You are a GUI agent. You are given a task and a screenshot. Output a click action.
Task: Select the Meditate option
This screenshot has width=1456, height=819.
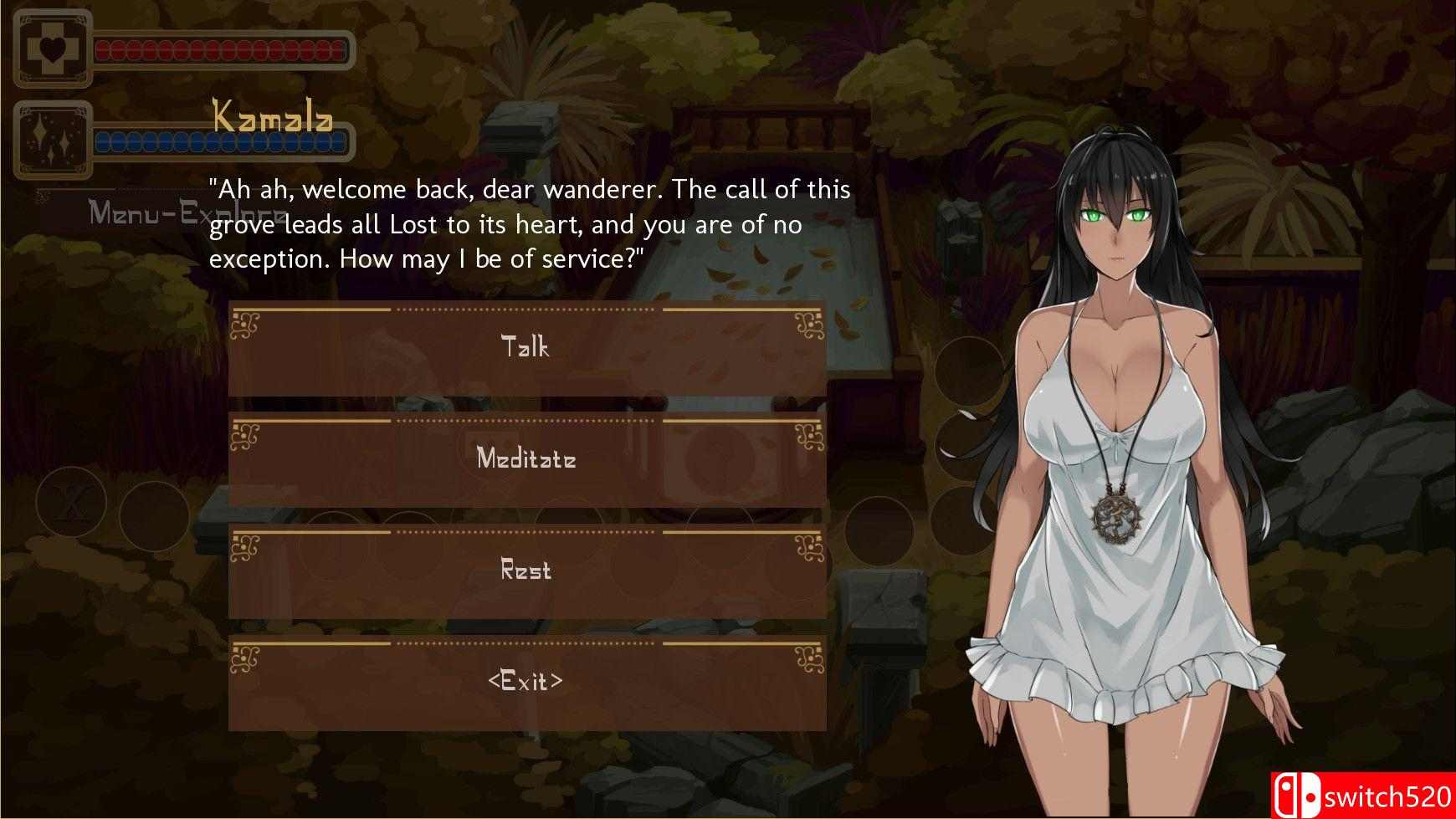pos(525,458)
